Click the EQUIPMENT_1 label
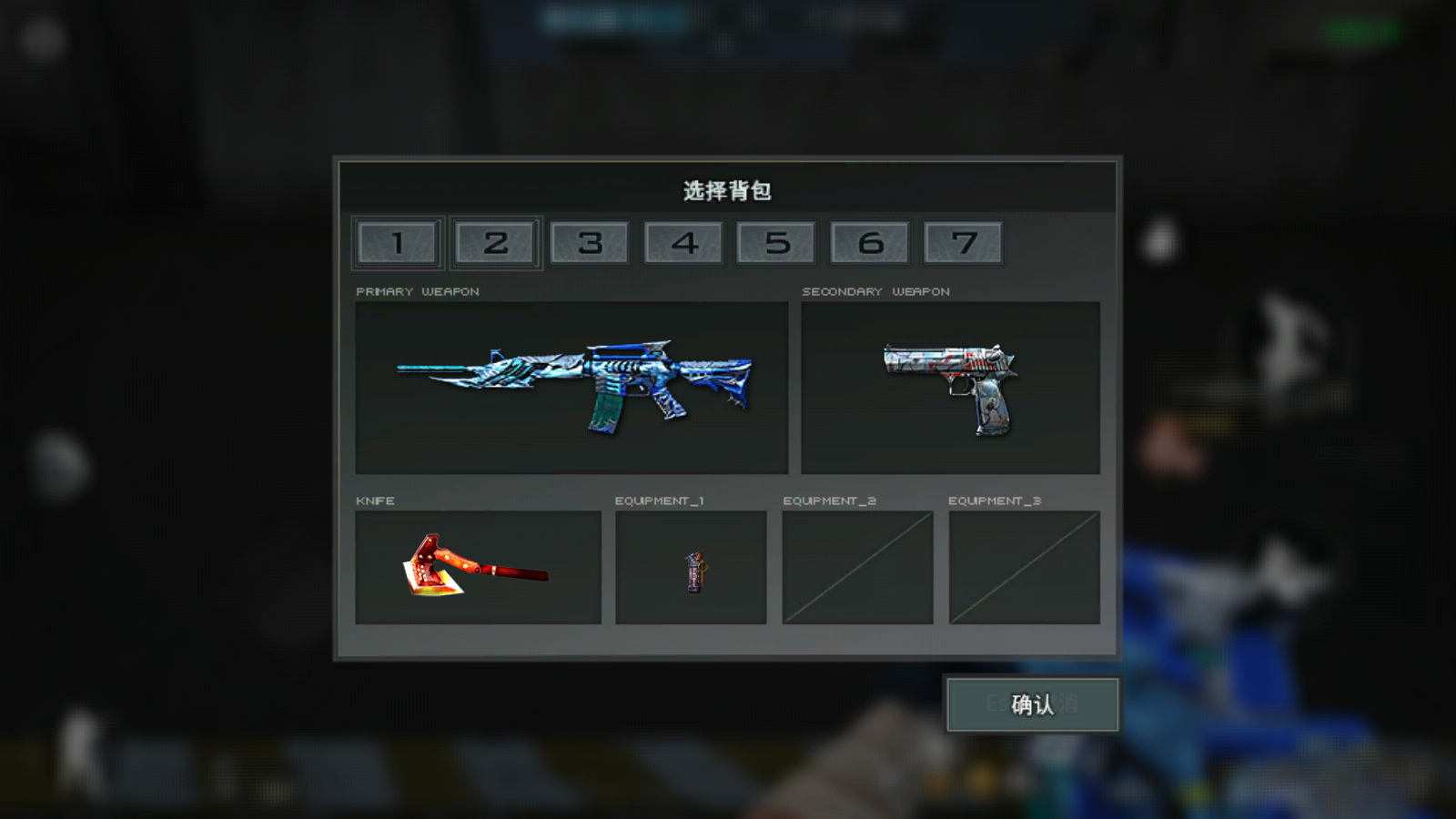1456x819 pixels. click(x=663, y=500)
